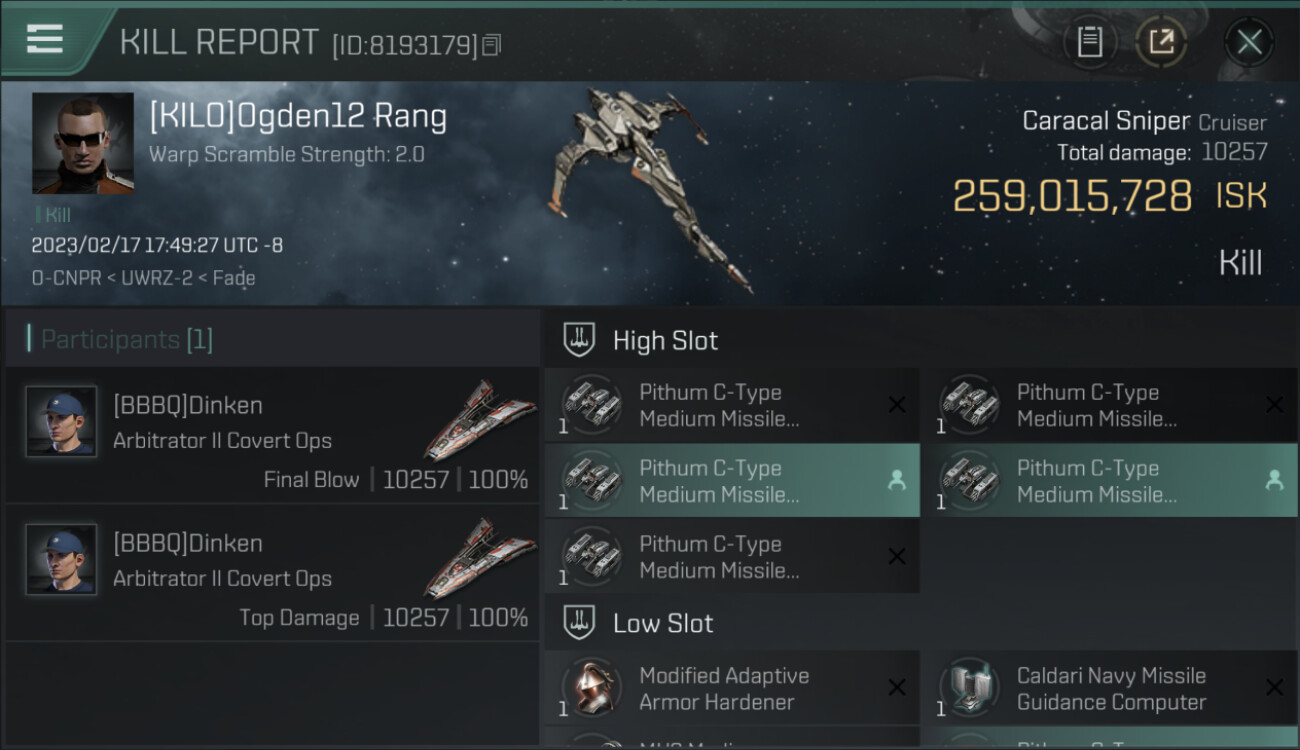Click the O-CNPR system location link
The image size is (1300, 750).
pyautogui.click(x=66, y=278)
